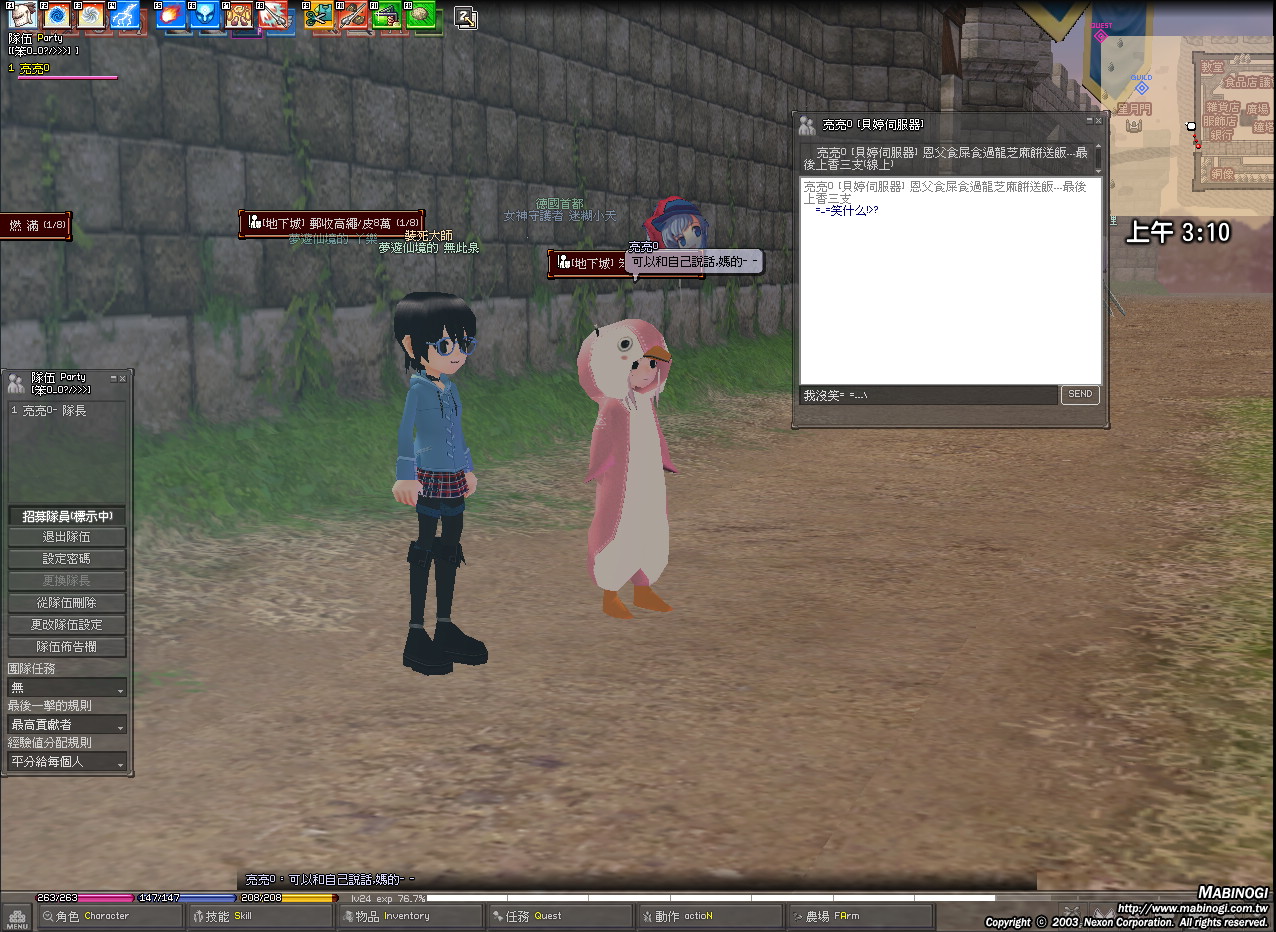Close the 亮亮0 chat window
This screenshot has width=1276, height=932.
[1098, 120]
